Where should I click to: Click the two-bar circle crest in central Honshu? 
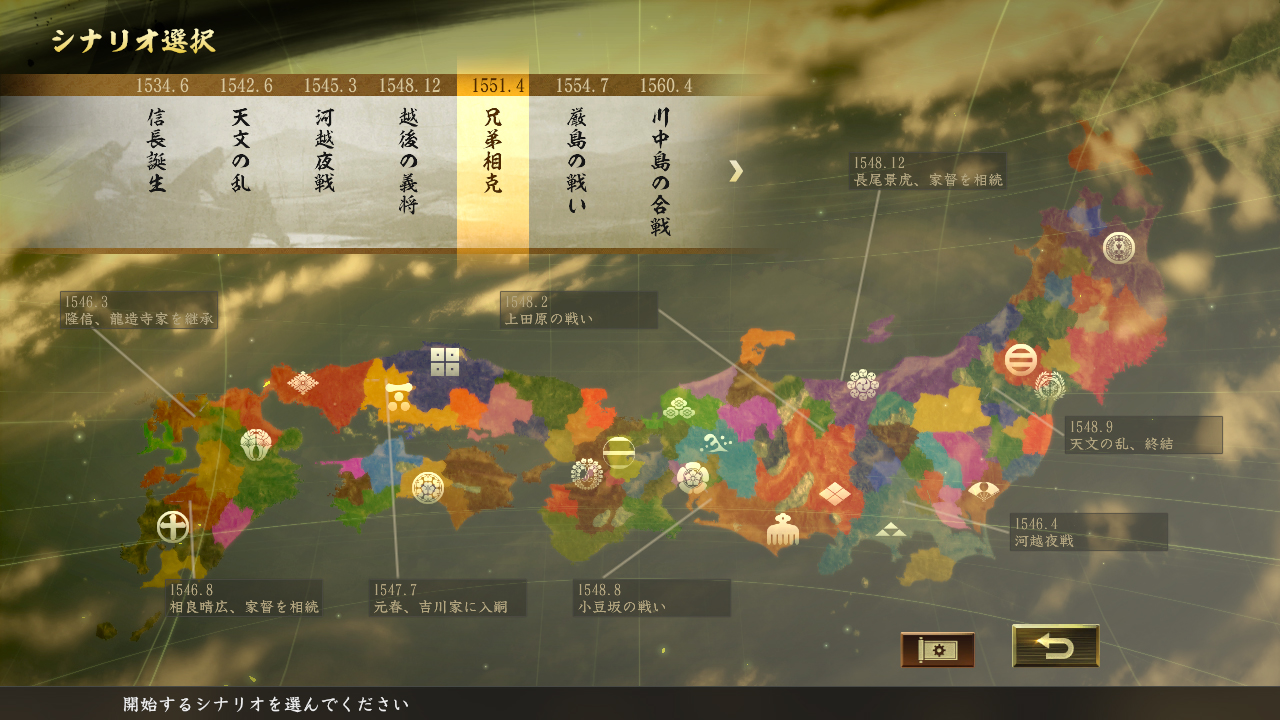point(619,451)
